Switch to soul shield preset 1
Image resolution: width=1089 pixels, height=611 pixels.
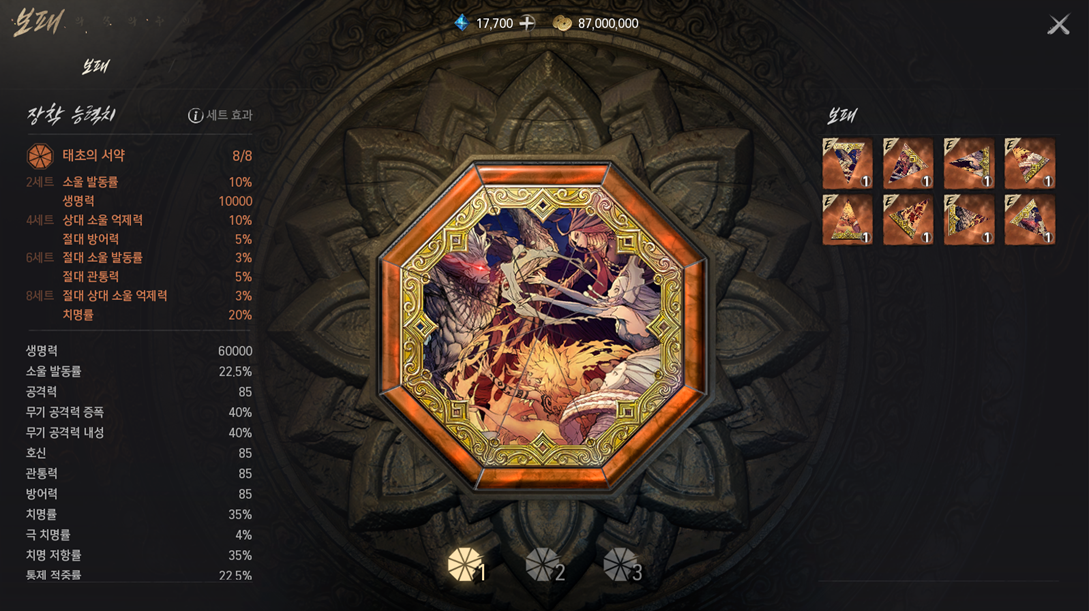point(466,566)
